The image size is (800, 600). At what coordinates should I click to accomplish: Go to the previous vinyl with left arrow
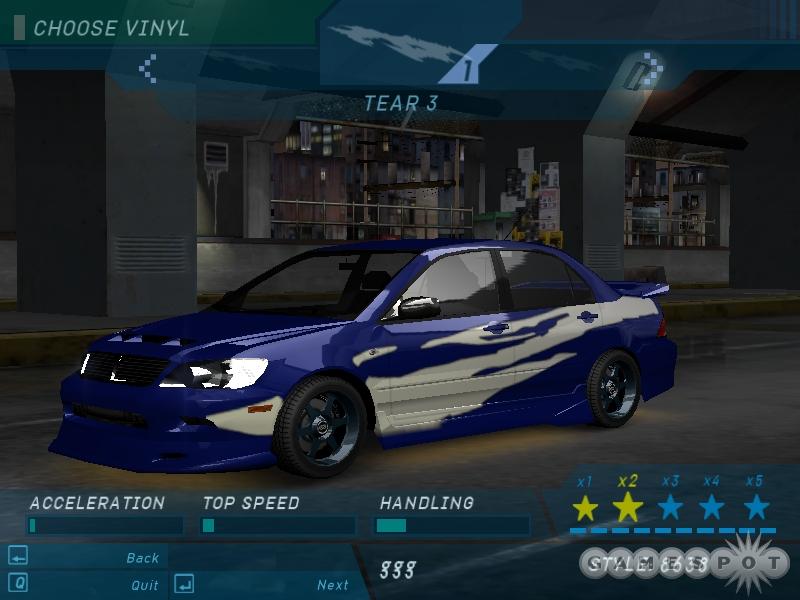(x=148, y=68)
